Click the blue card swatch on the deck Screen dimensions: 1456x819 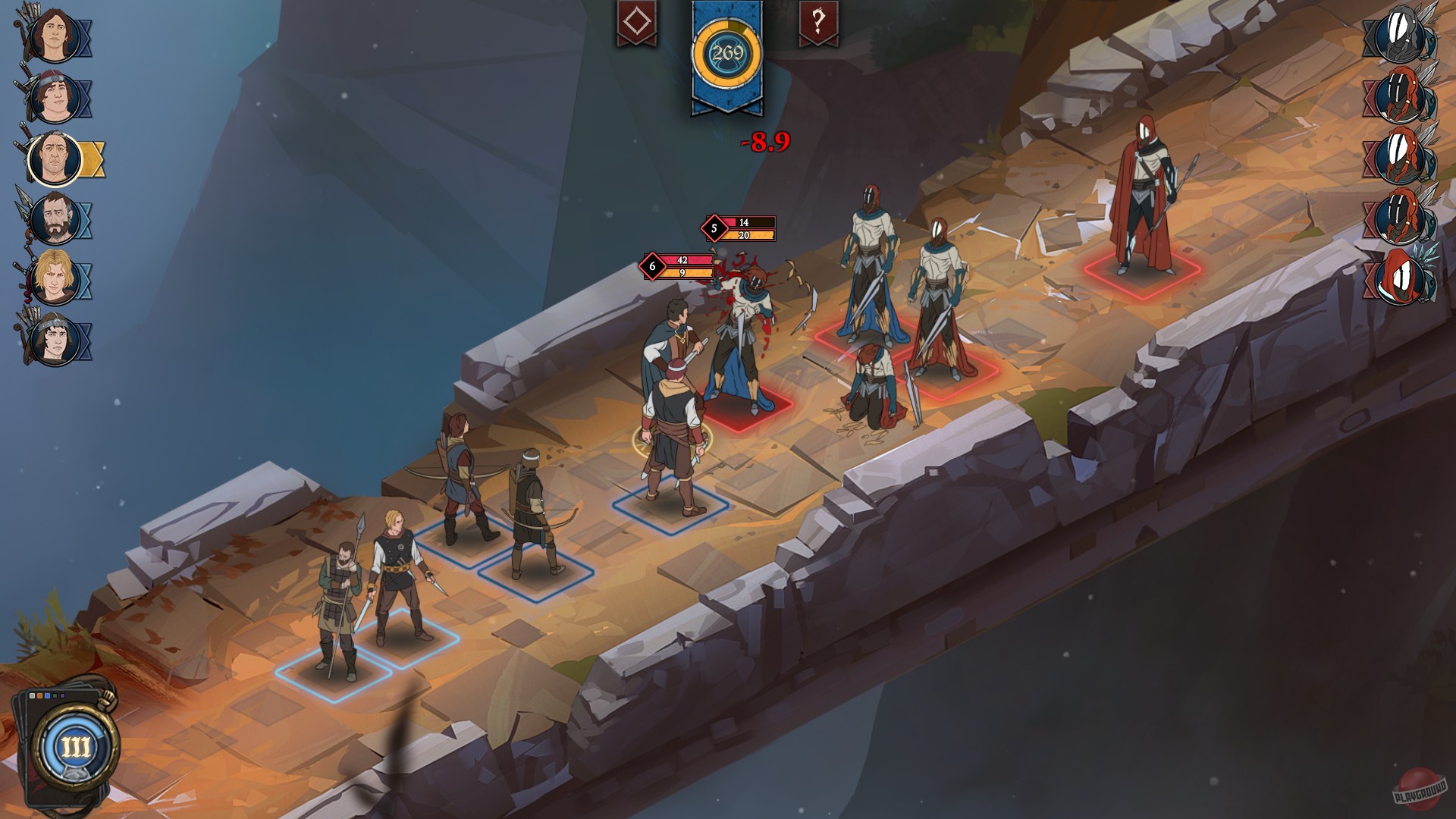point(47,695)
